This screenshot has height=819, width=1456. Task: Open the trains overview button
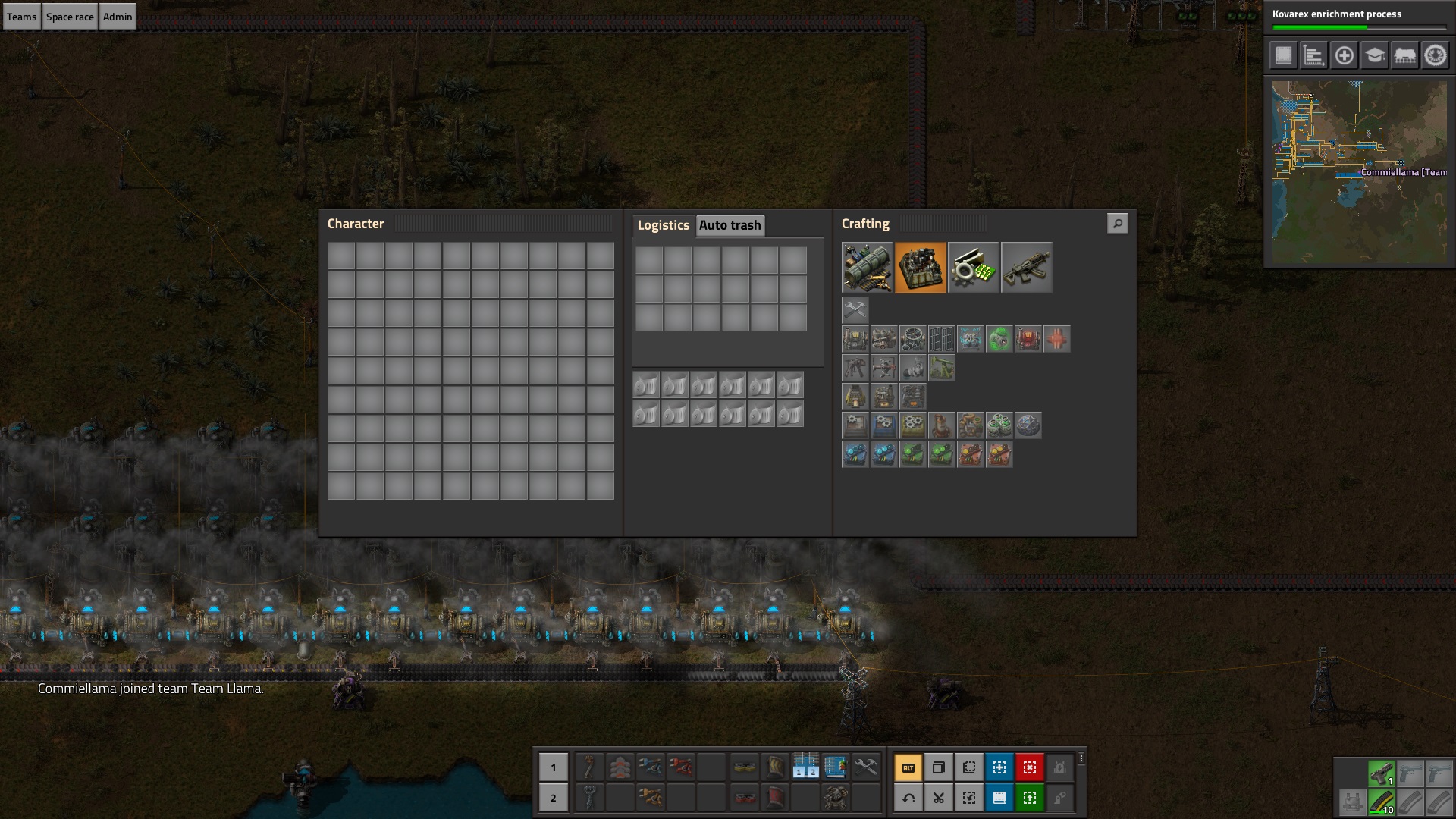pos(1404,55)
